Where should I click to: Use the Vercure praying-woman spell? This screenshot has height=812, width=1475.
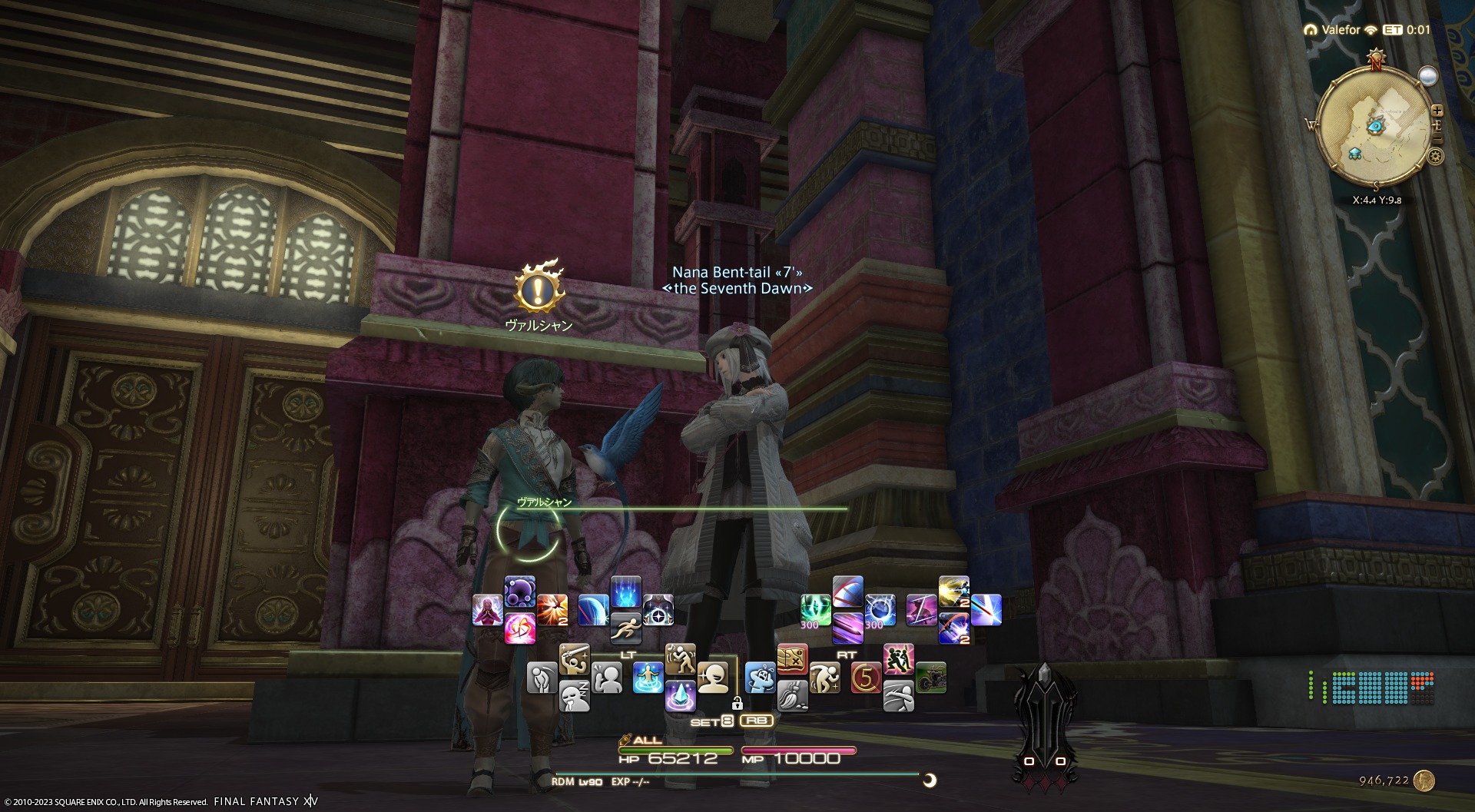[487, 611]
